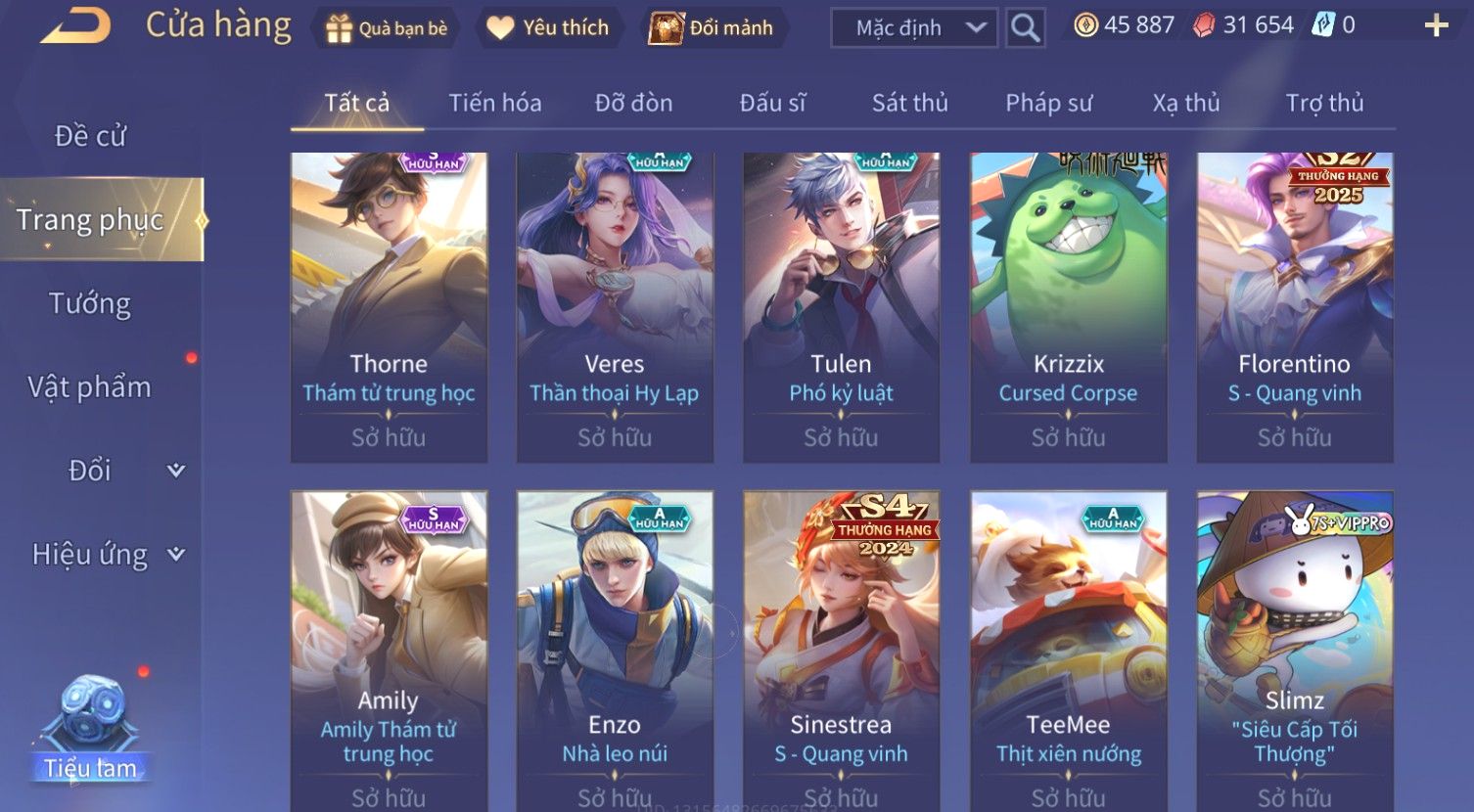Go to the Tướng heroes section
Screen dimensions: 1474x812
(x=90, y=304)
